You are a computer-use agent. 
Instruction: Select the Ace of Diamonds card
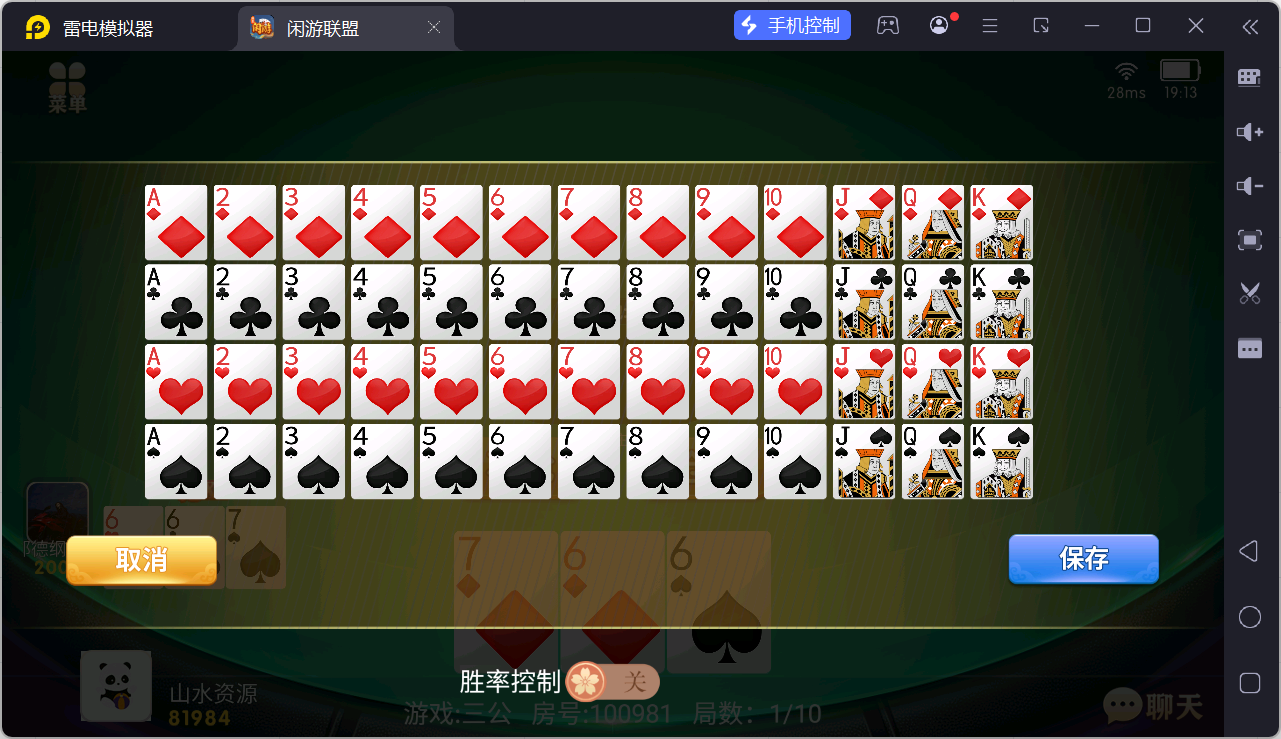pos(175,222)
